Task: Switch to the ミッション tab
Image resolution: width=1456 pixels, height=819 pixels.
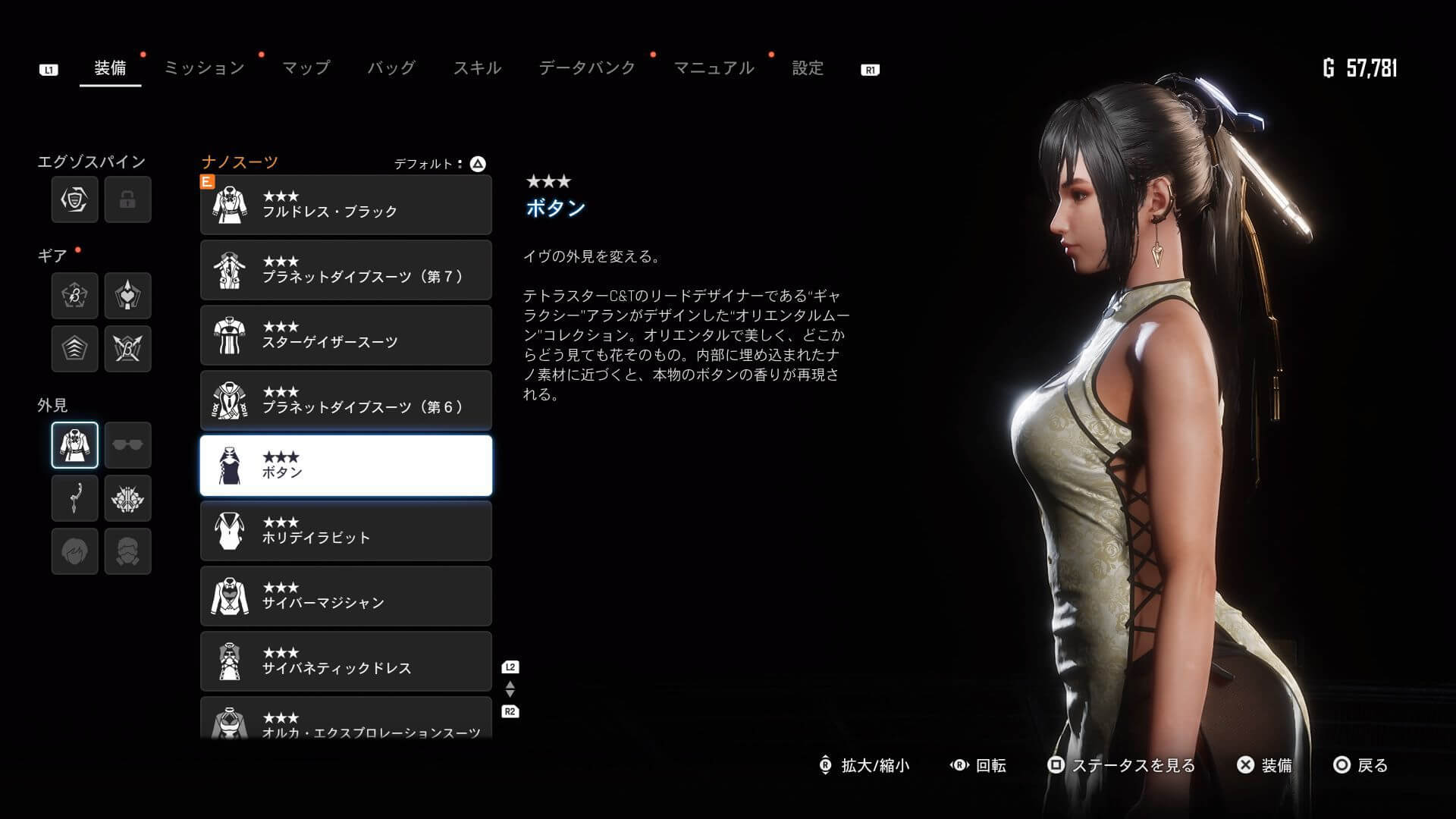Action: [x=204, y=68]
